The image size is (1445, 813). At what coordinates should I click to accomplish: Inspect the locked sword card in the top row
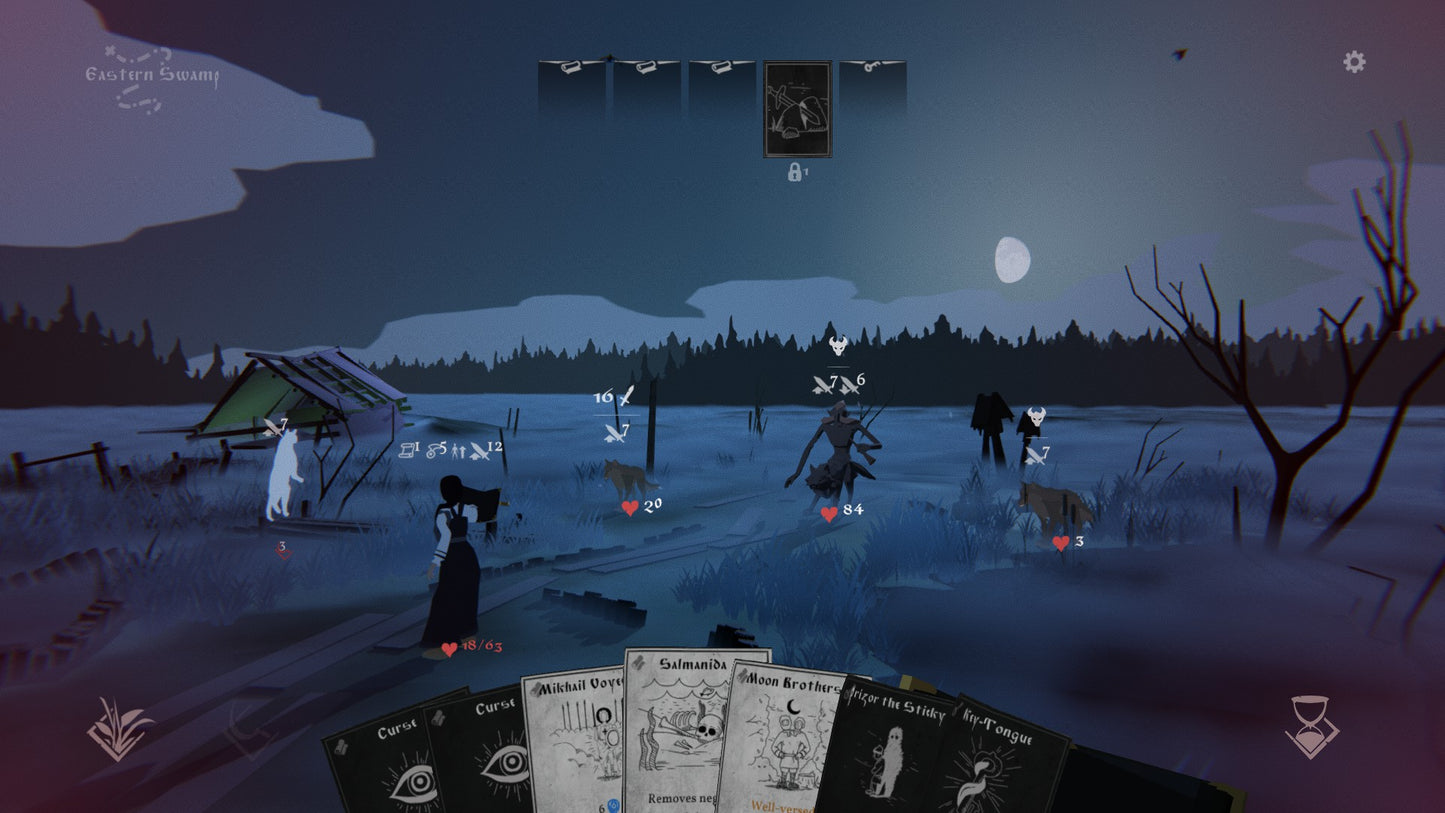[797, 110]
